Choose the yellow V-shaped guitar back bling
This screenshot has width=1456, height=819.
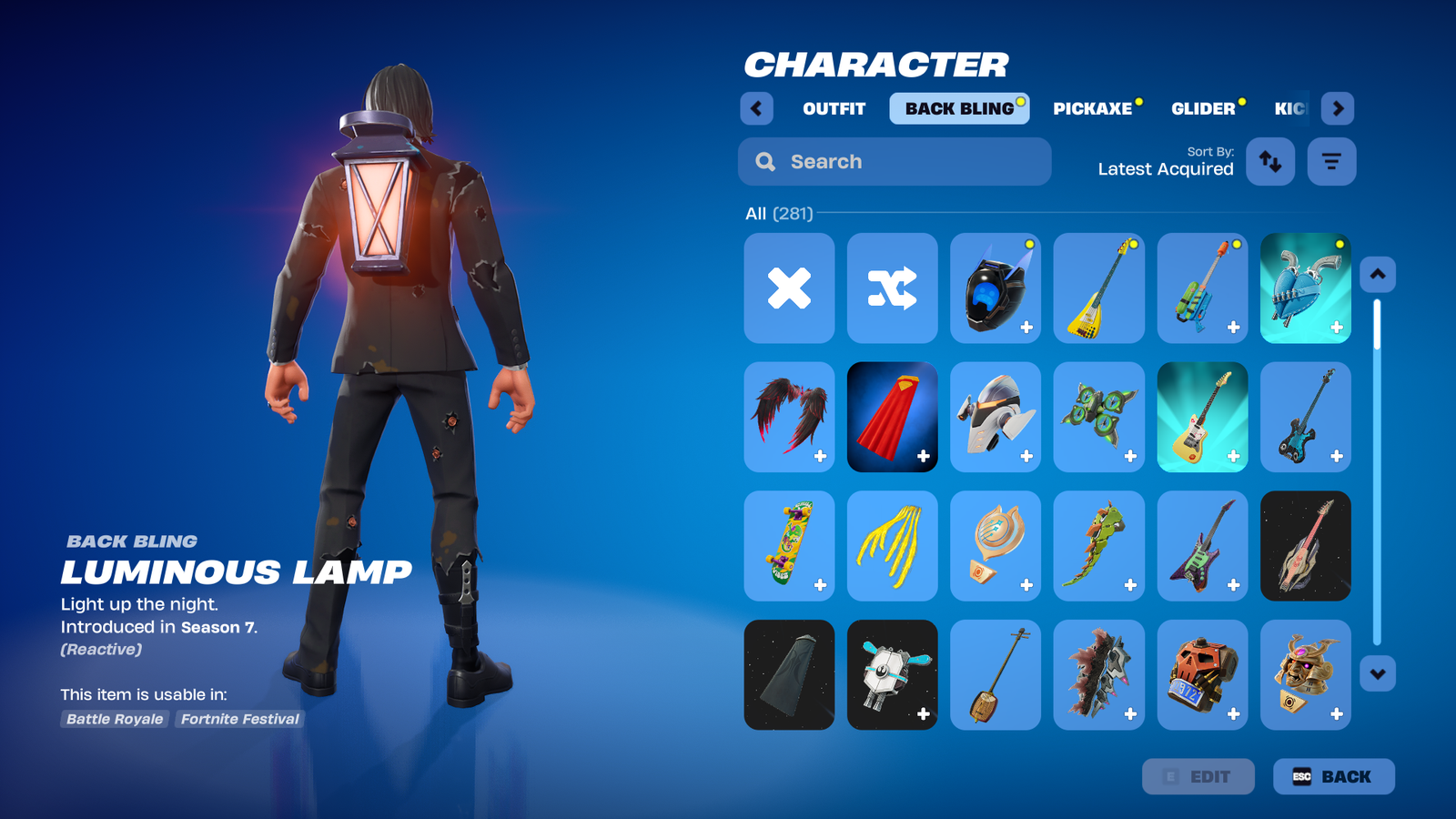point(1098,288)
